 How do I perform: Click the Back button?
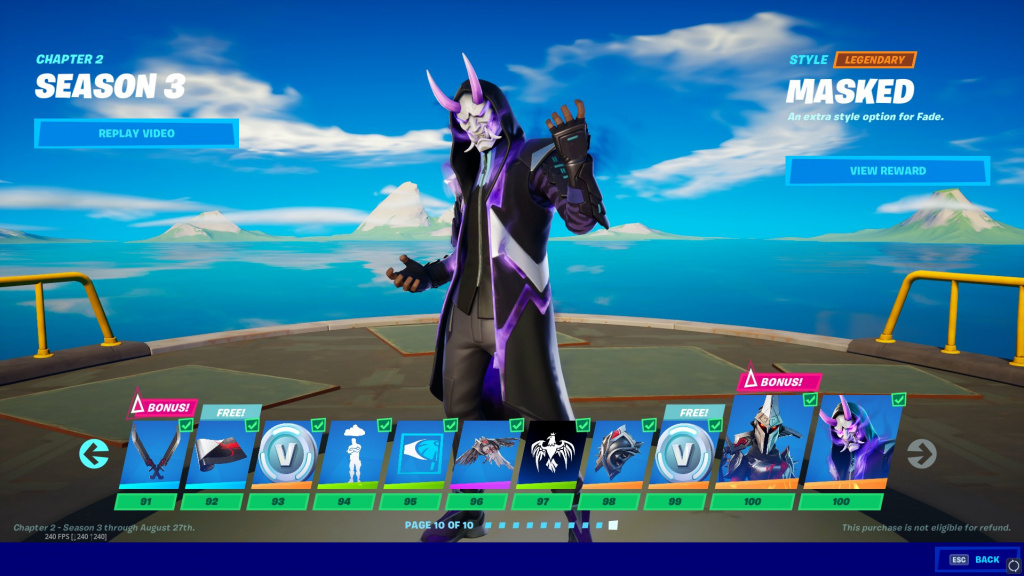point(978,560)
